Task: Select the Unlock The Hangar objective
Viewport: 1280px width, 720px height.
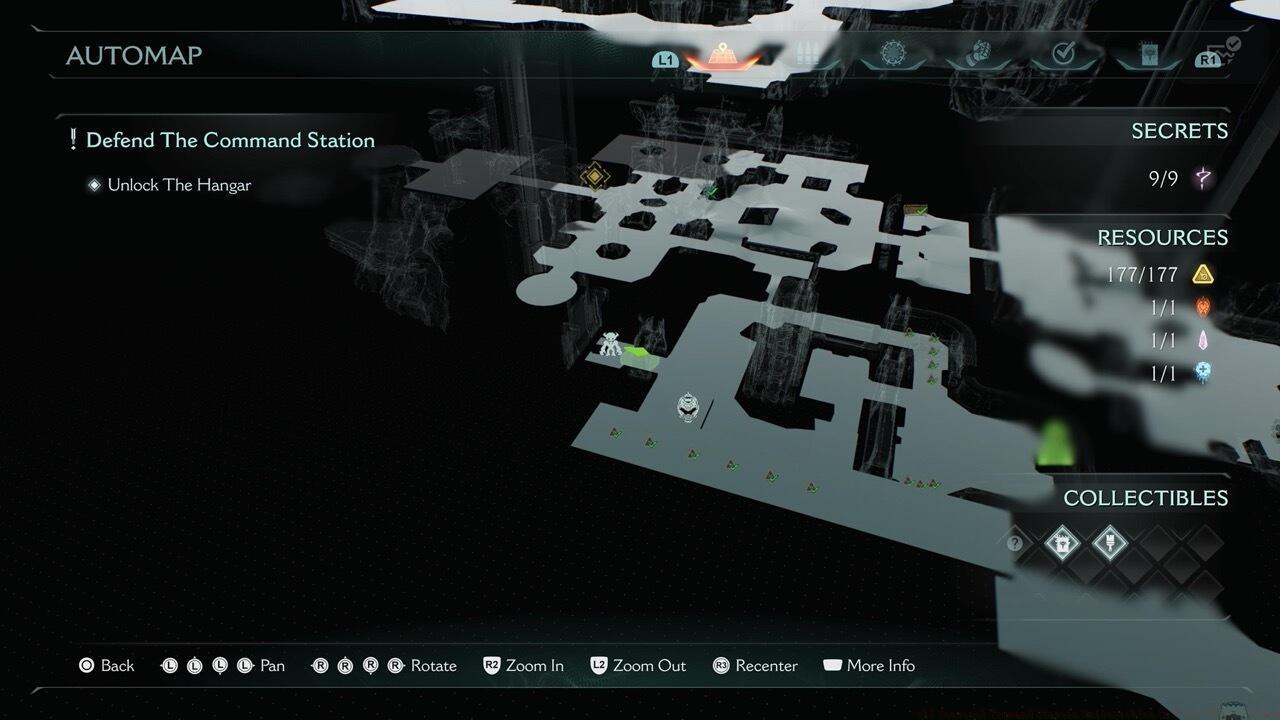Action: [178, 185]
